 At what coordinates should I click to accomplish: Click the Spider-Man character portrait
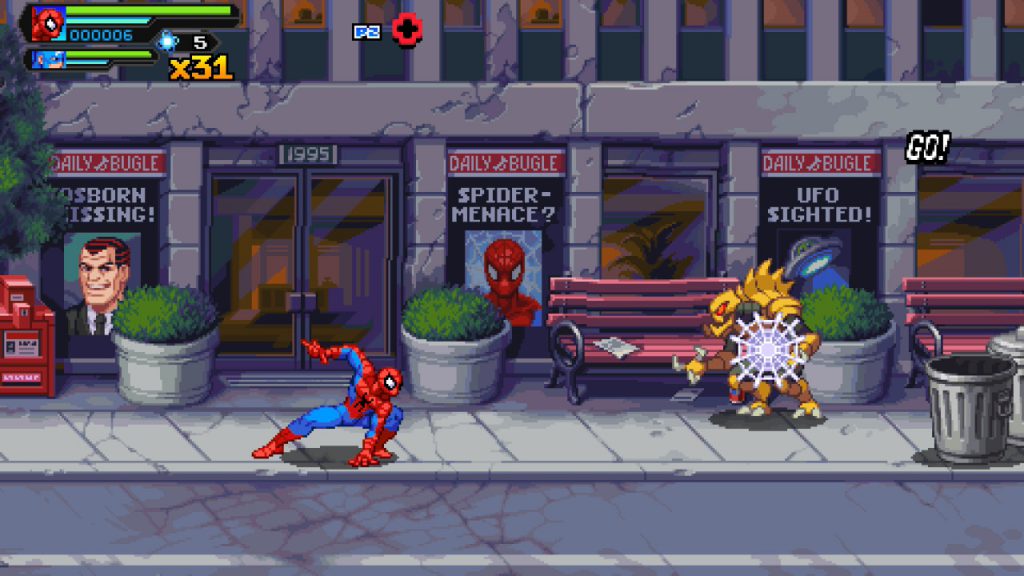(x=47, y=23)
